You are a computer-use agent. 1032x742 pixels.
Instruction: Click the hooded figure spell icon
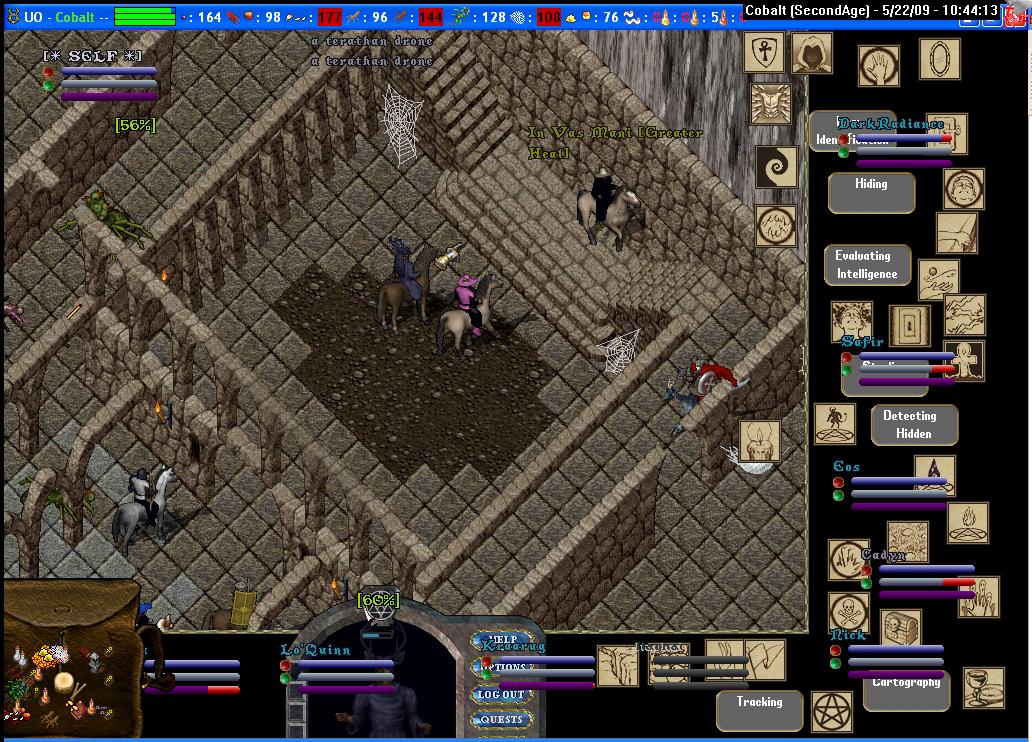(811, 54)
